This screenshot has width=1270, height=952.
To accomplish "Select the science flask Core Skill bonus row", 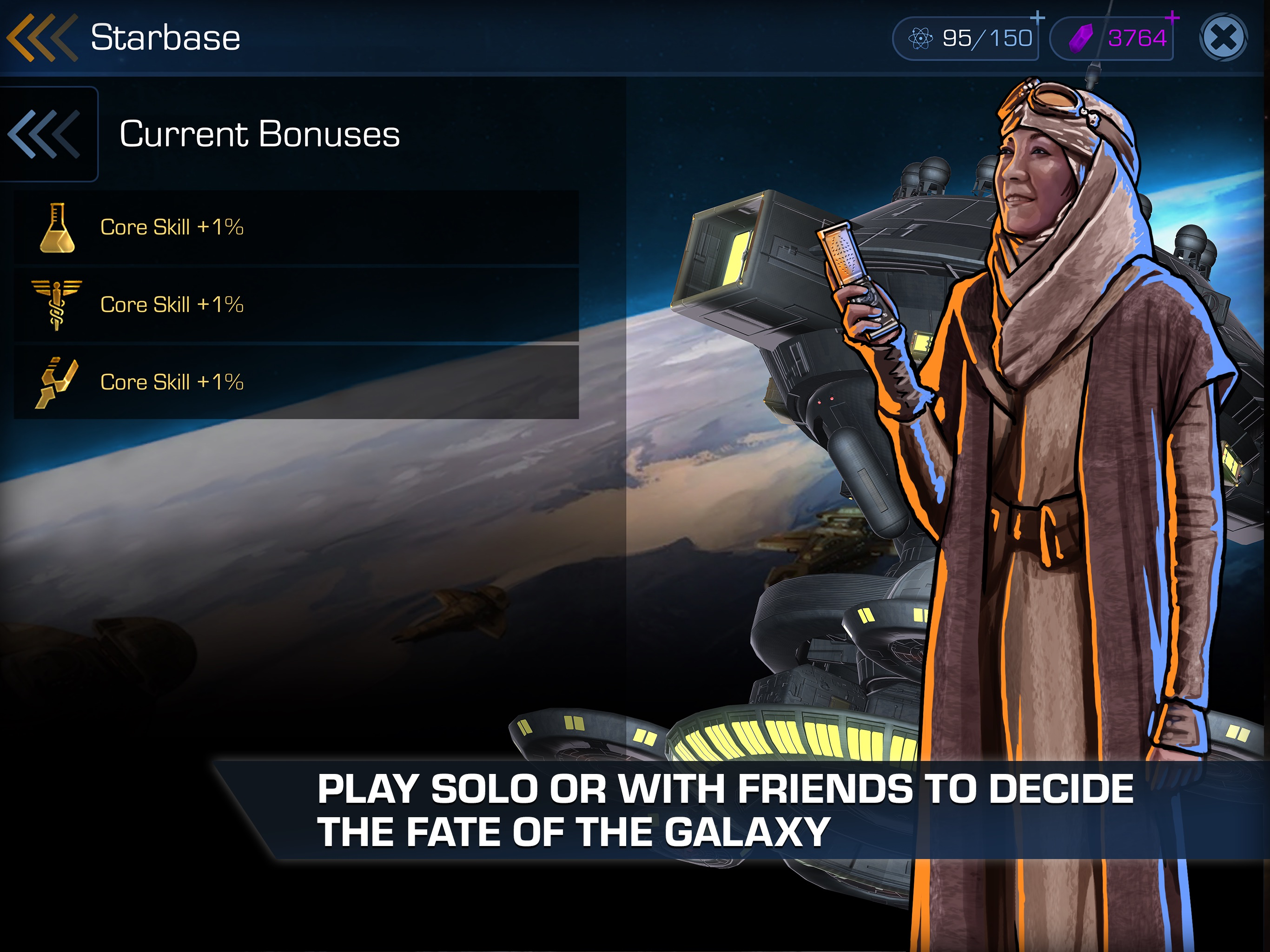I will click(x=296, y=227).
